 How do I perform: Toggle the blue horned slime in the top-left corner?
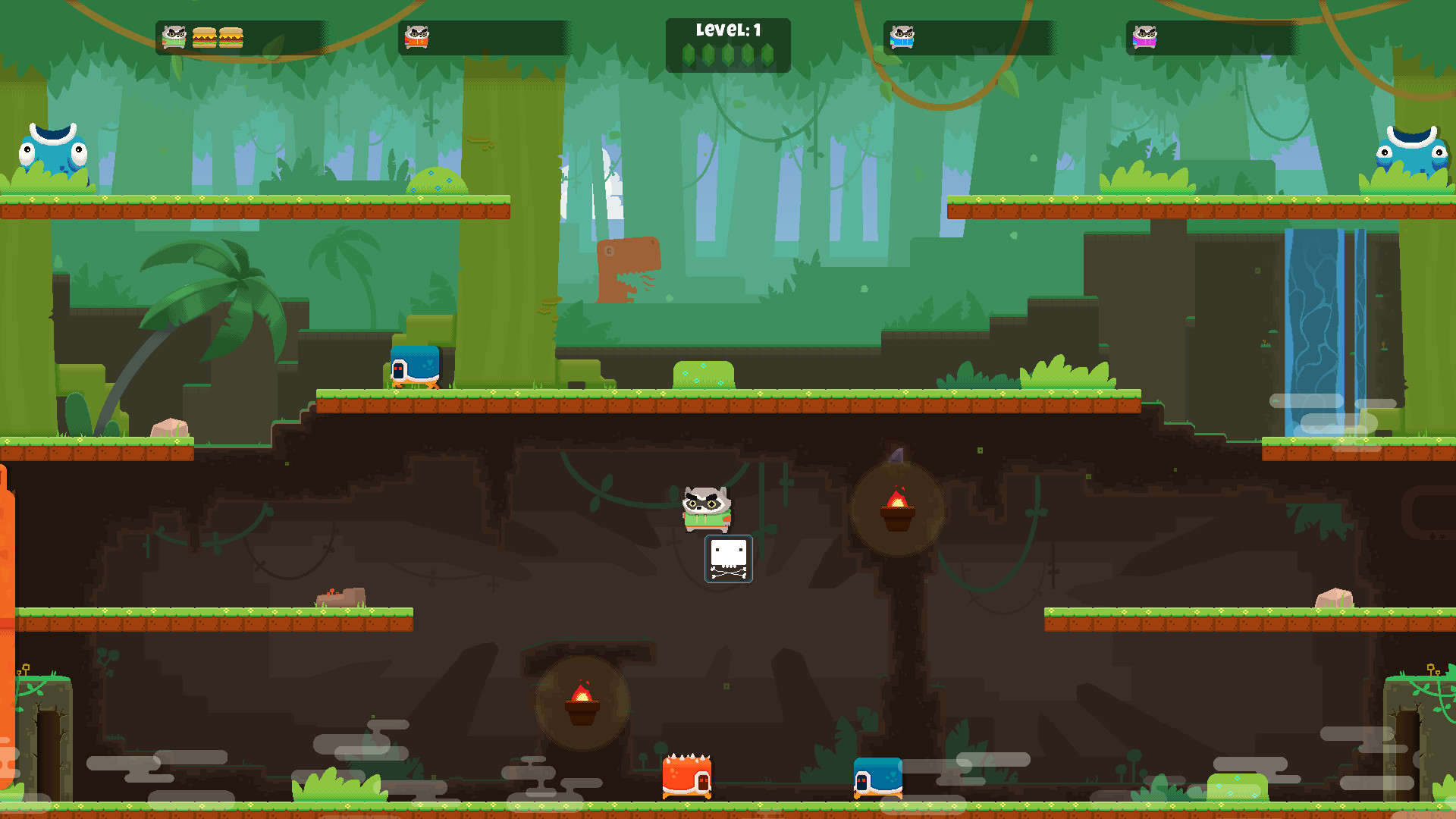coord(52,150)
